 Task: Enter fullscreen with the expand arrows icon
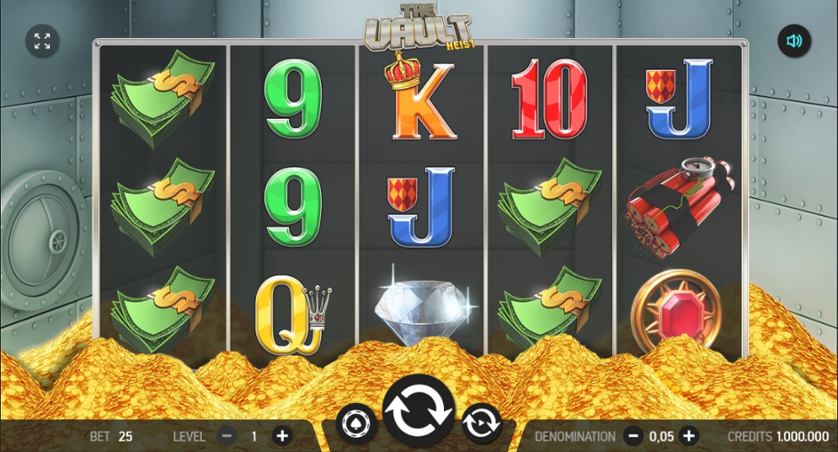[x=42, y=41]
